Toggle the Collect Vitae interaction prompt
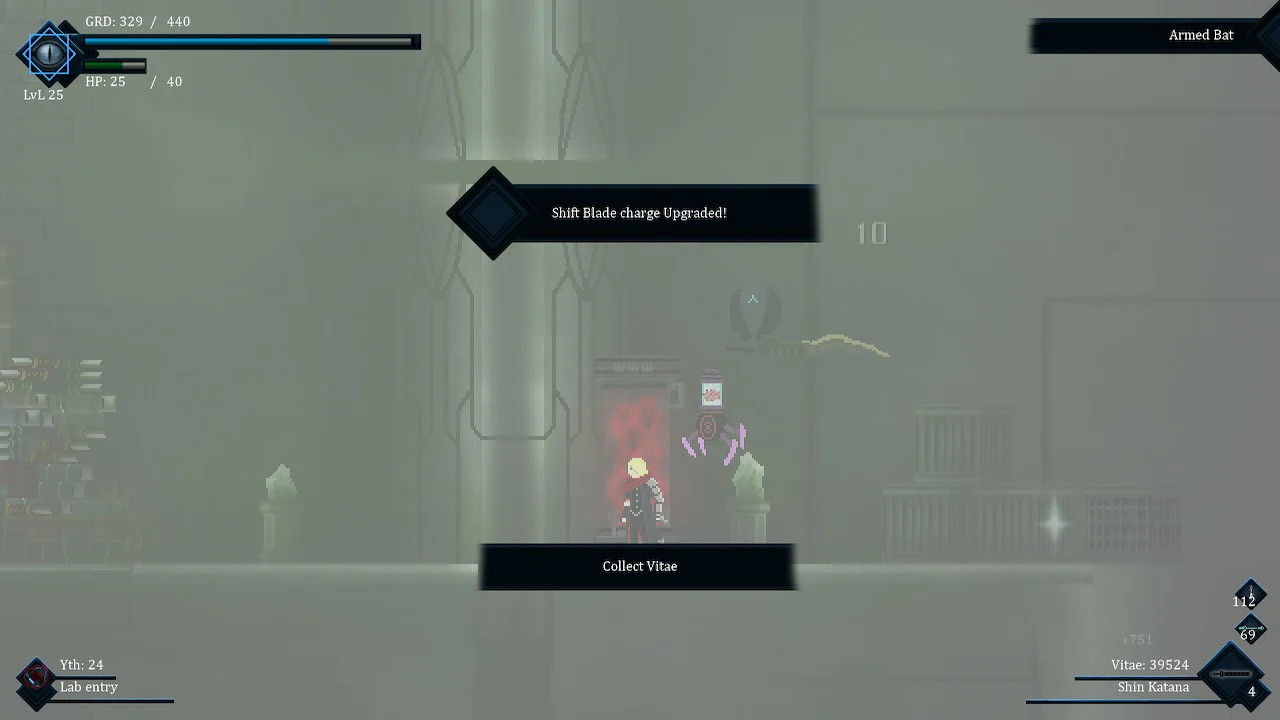Viewport: 1280px width, 720px height. tap(639, 566)
